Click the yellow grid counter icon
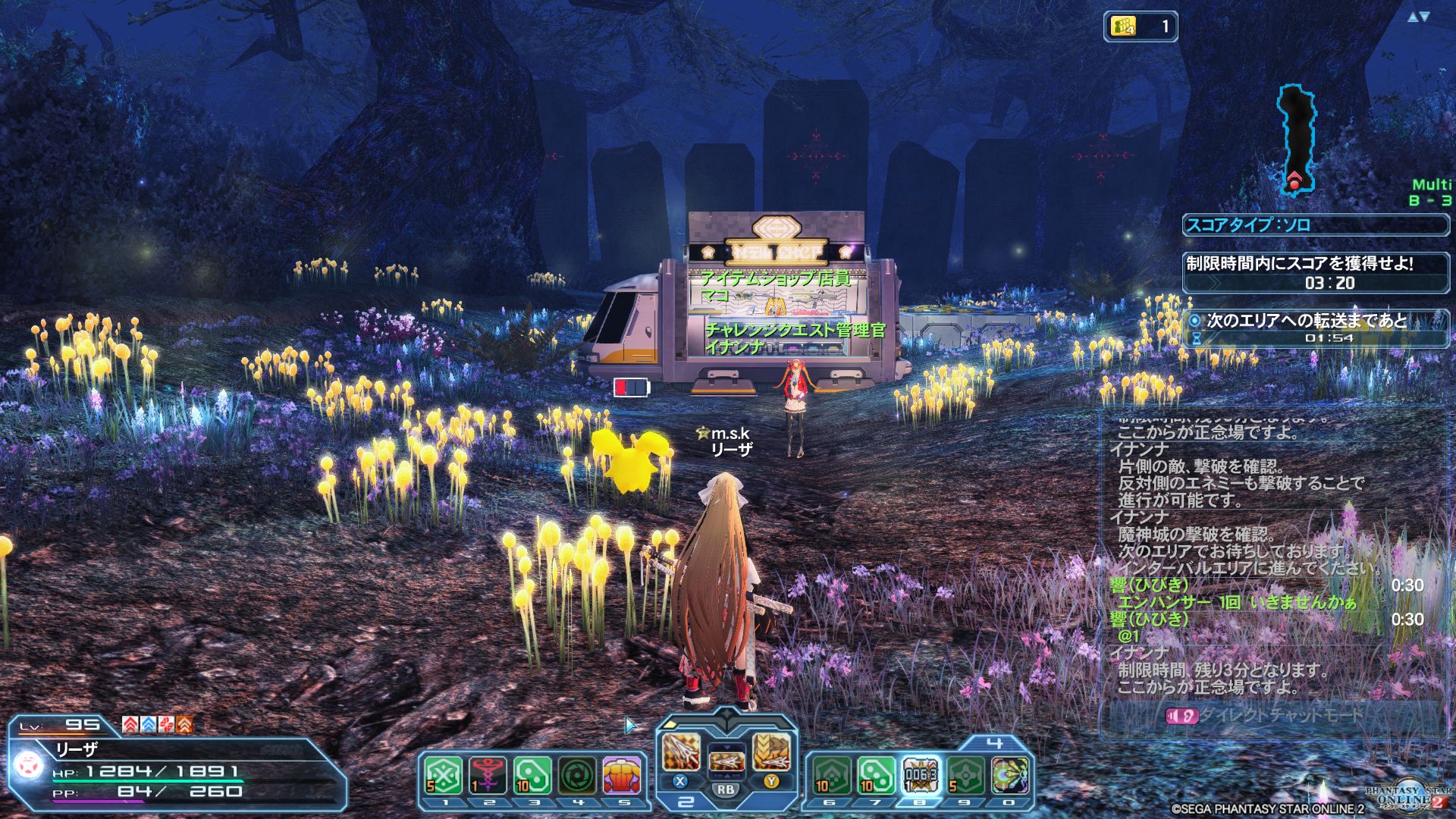Screen dimensions: 1456x819 tap(1123, 27)
